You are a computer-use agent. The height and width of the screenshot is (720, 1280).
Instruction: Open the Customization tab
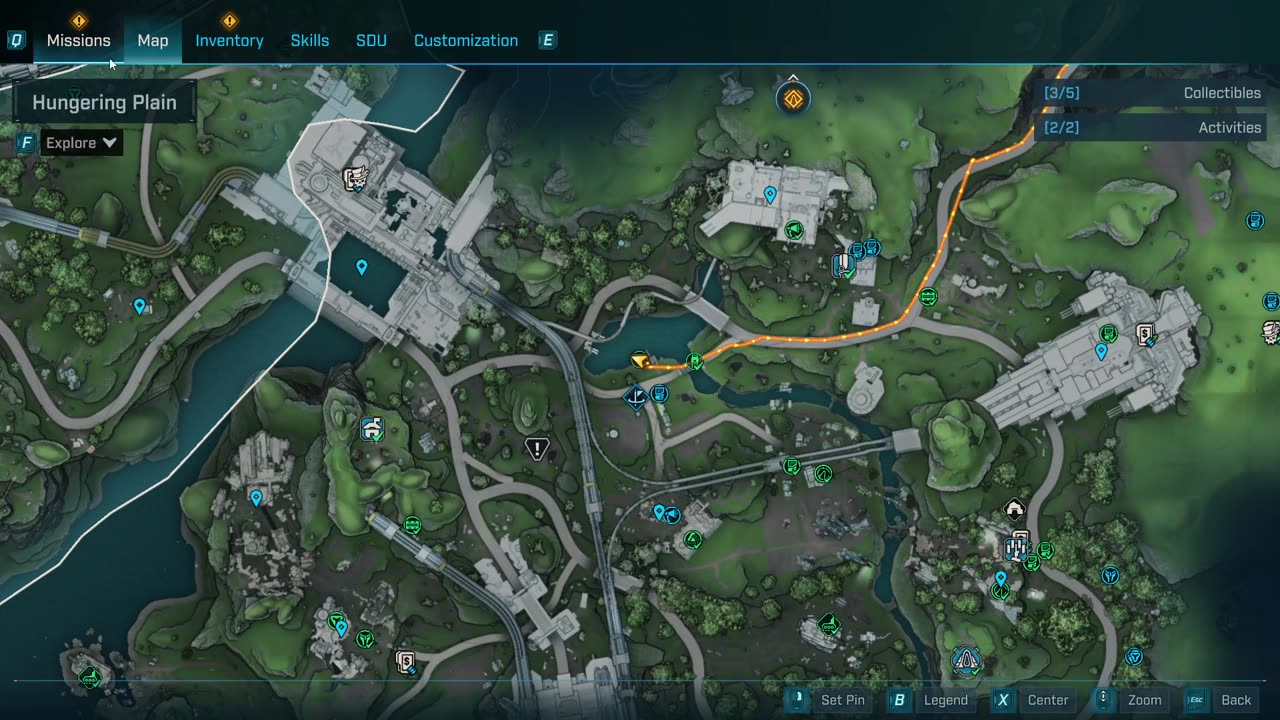[x=466, y=40]
